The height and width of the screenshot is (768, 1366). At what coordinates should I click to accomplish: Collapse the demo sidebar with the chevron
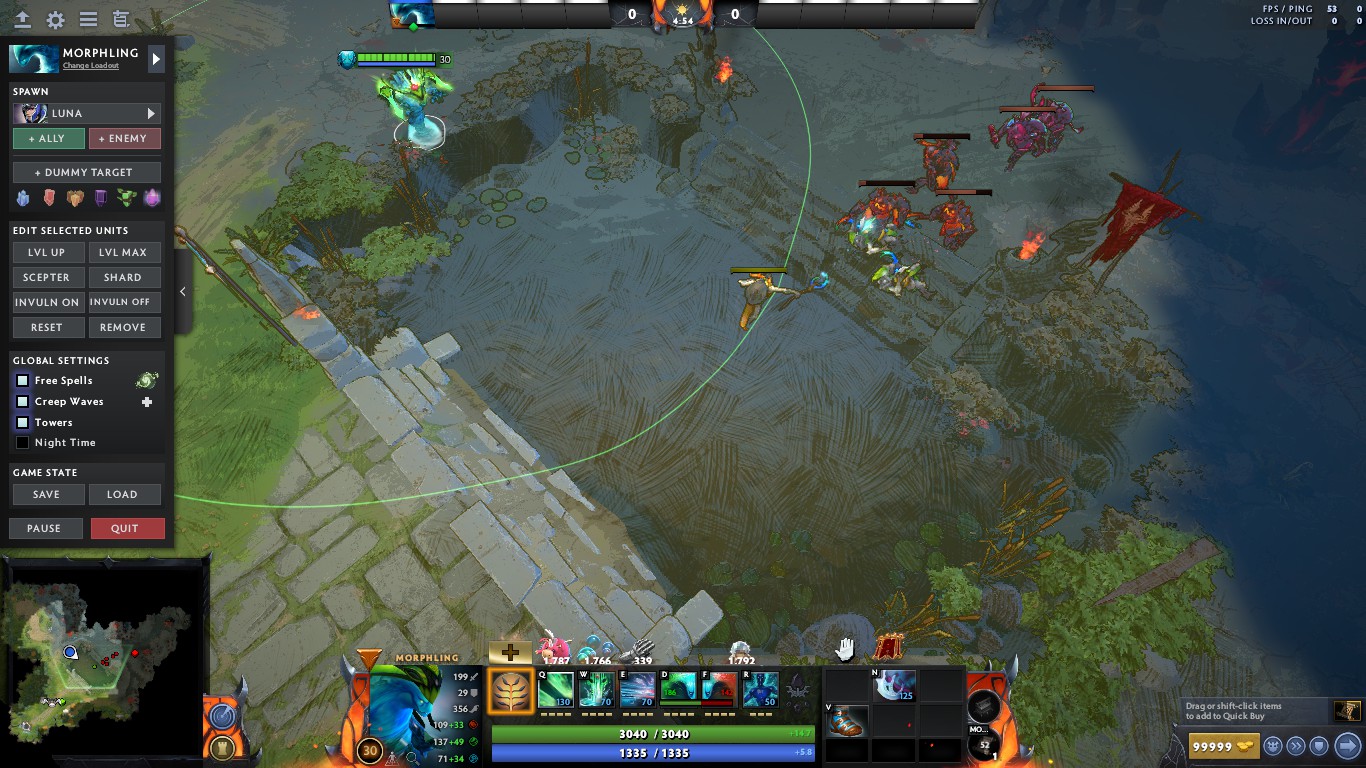182,292
